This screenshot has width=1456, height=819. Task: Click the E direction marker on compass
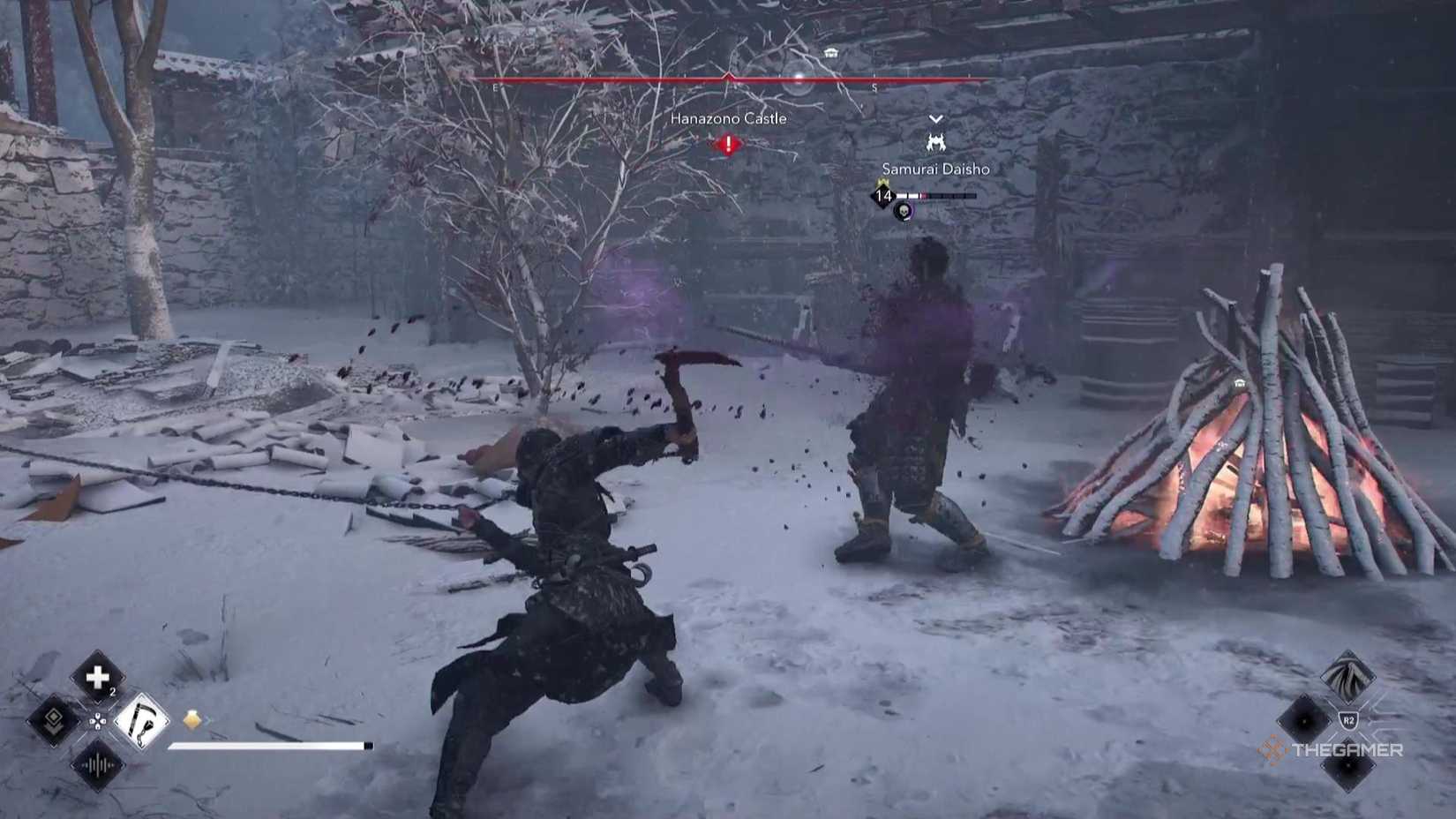click(x=495, y=86)
